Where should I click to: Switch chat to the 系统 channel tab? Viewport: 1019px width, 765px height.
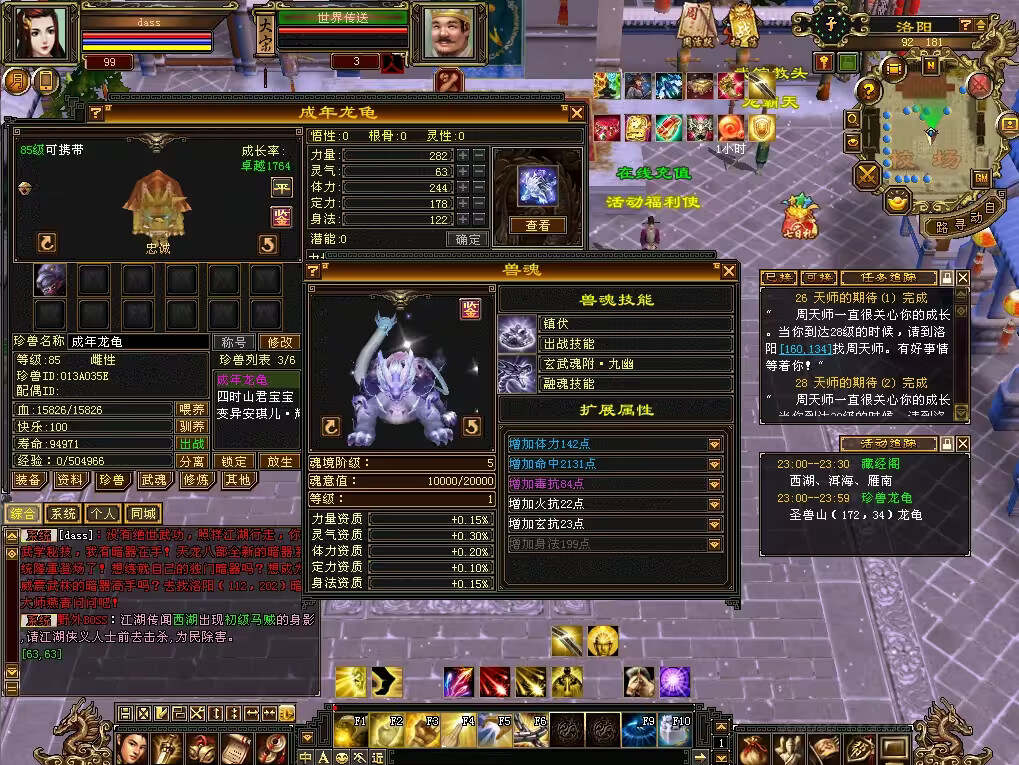point(63,514)
